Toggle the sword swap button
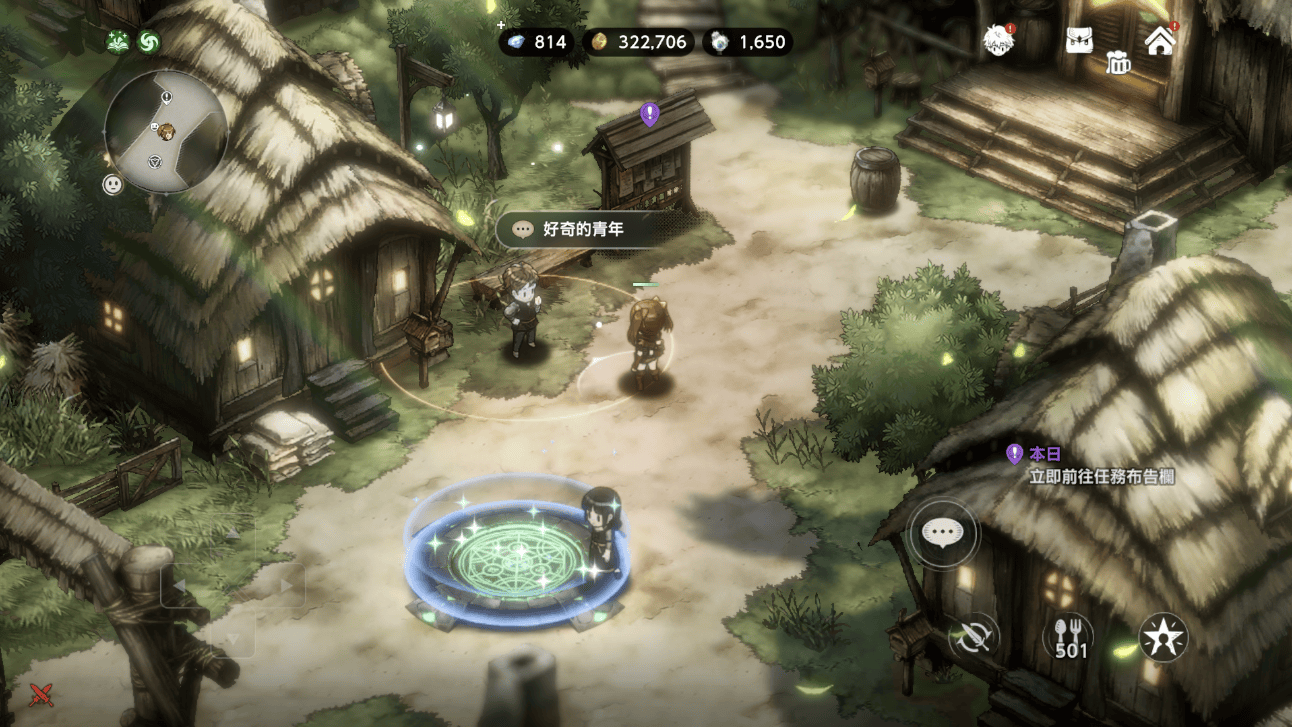 point(973,637)
